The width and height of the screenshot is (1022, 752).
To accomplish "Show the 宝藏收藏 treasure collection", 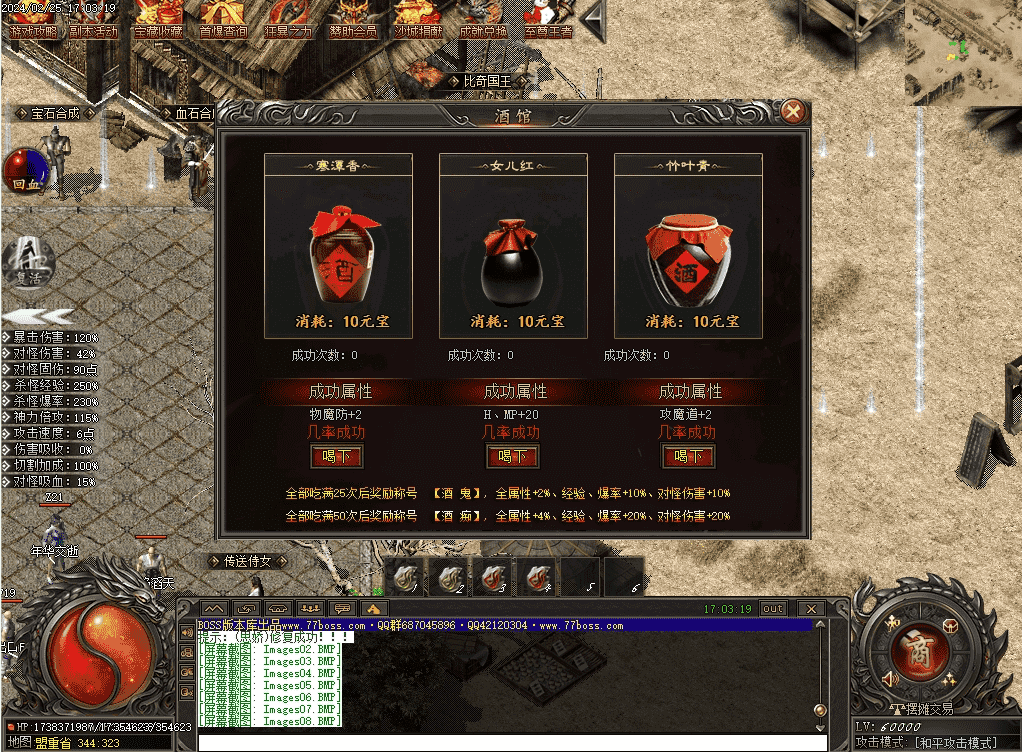I will 159,18.
